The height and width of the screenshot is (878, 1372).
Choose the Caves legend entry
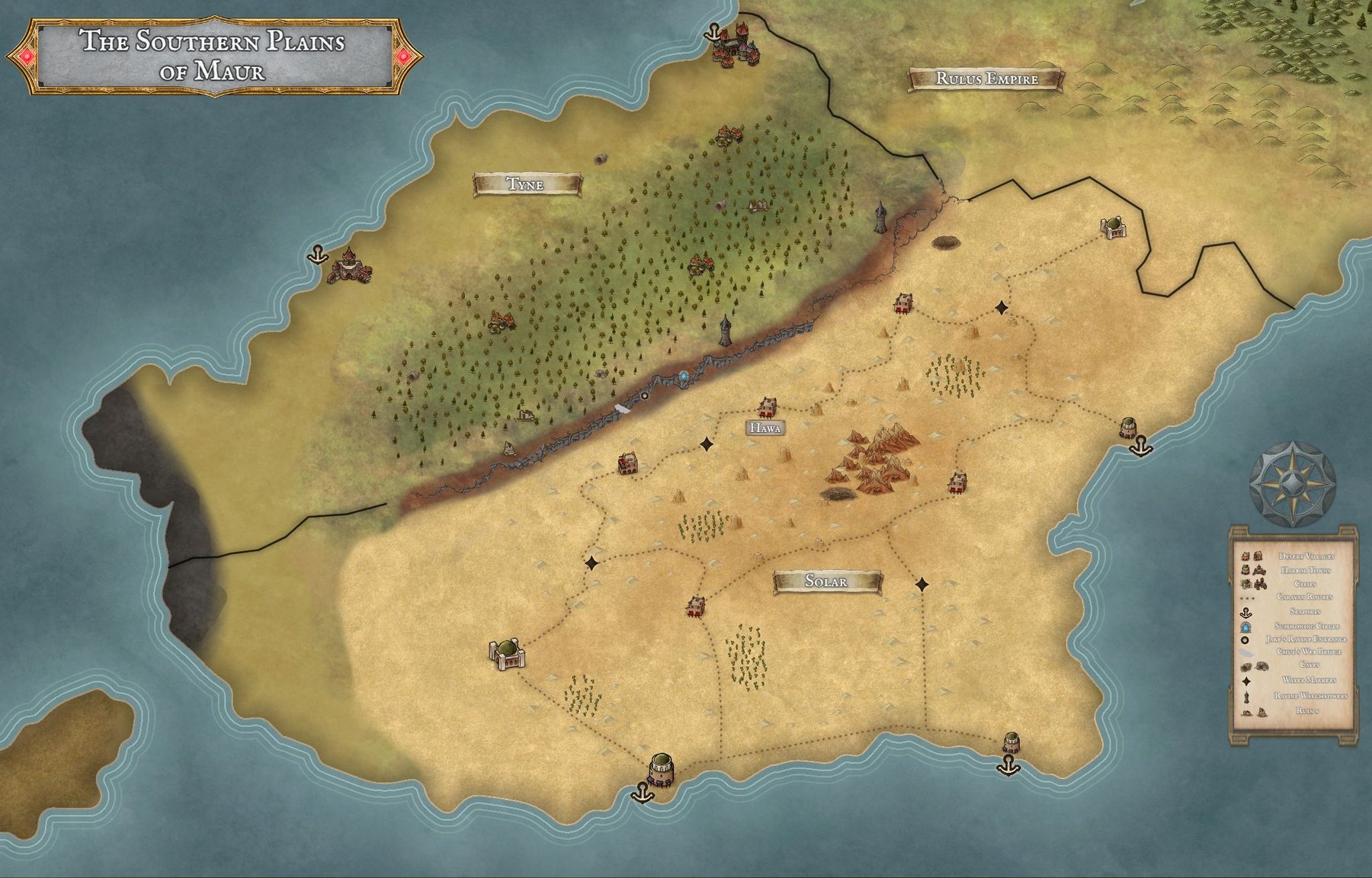pos(1309,665)
